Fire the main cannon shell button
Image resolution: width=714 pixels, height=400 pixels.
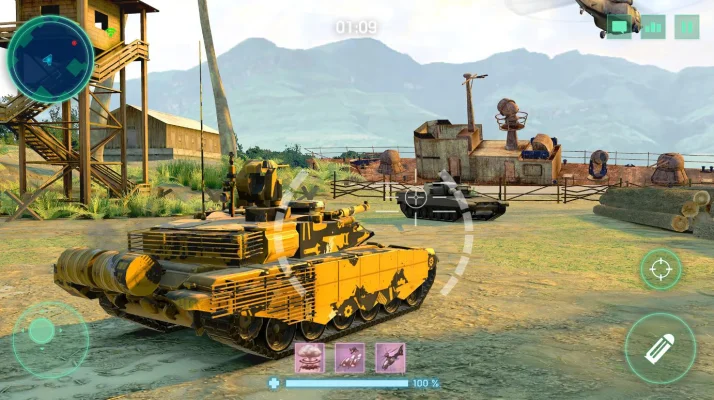660,348
